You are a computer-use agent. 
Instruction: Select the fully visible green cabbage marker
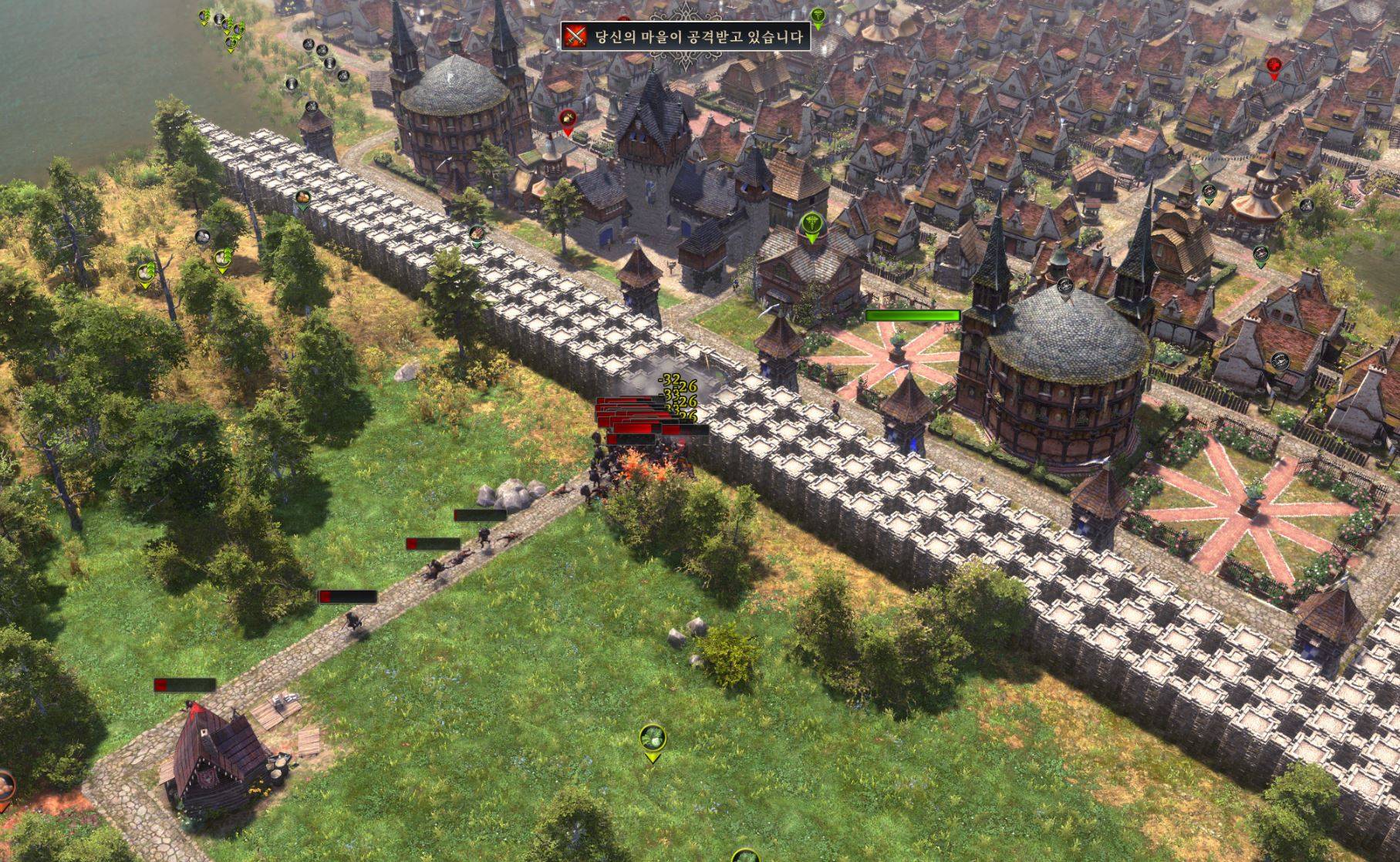(653, 737)
